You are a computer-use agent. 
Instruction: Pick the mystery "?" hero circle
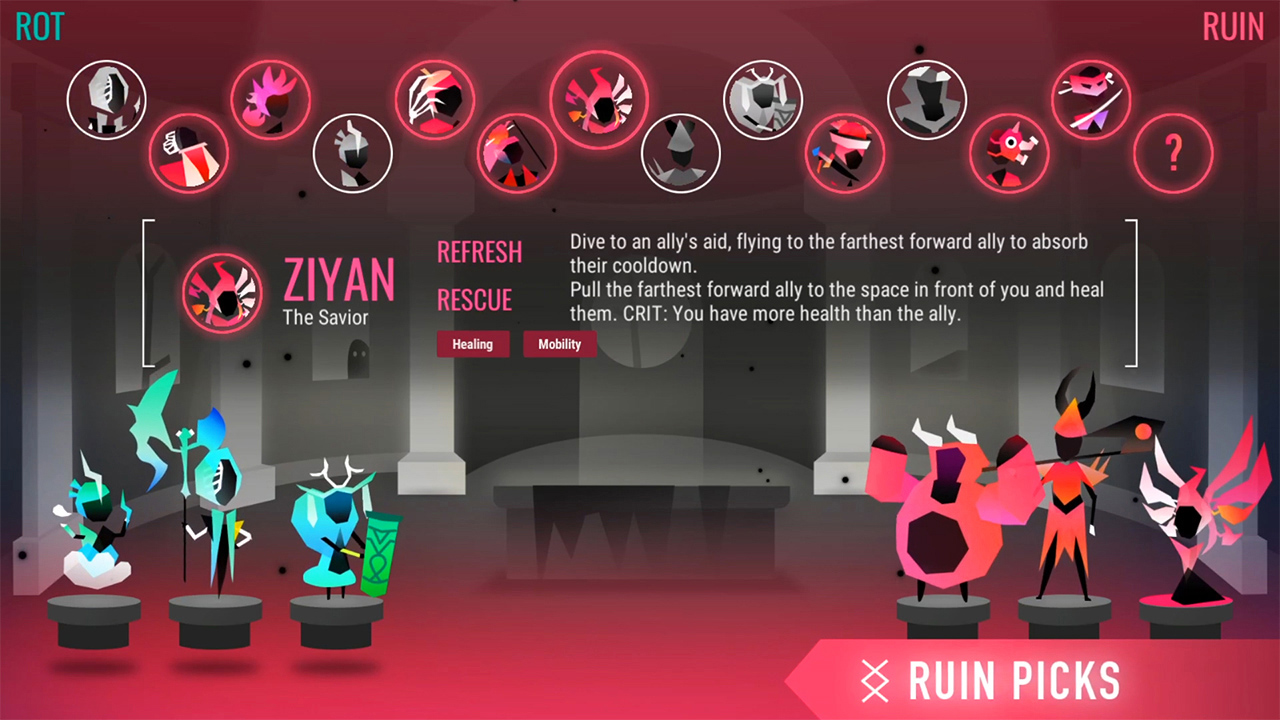1174,153
